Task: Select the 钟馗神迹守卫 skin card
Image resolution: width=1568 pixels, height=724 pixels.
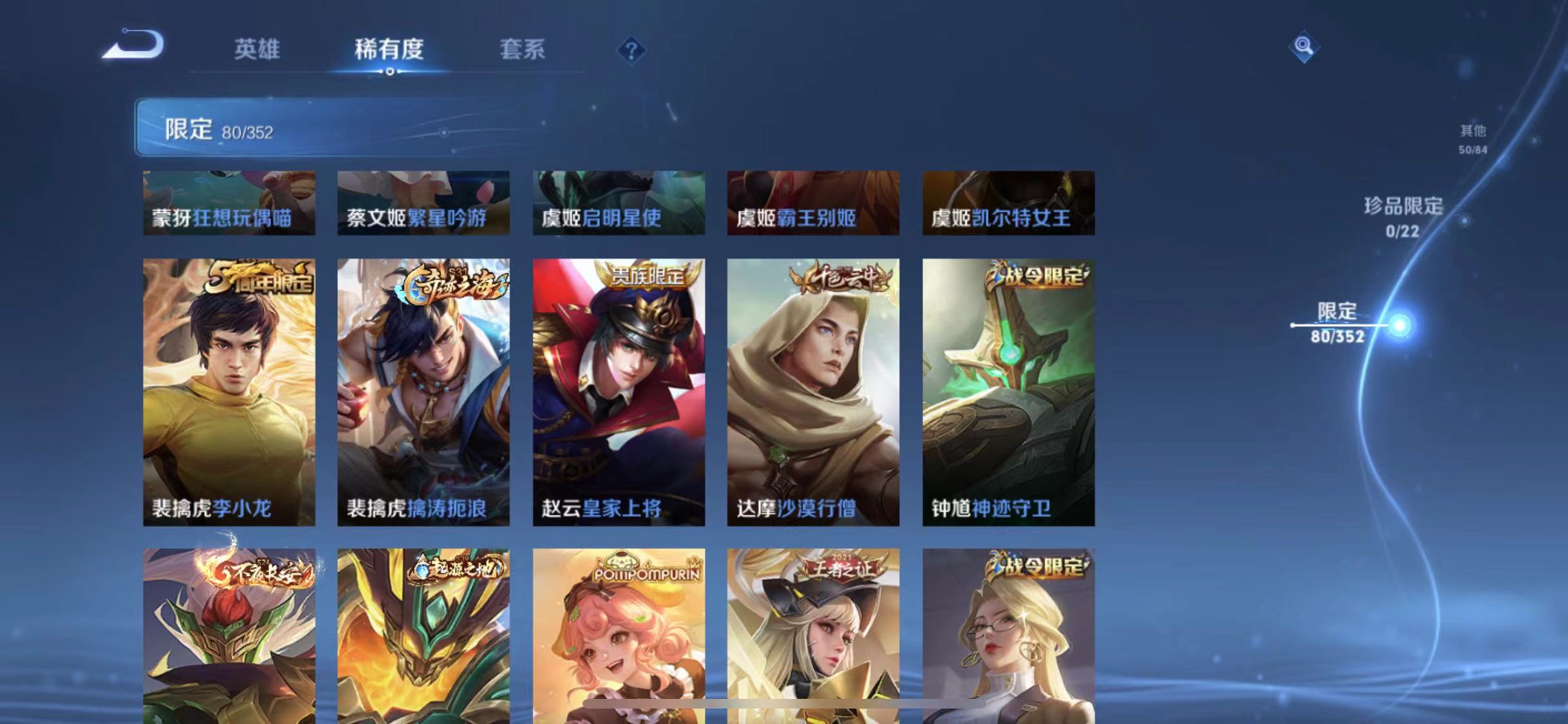Action: (1007, 393)
